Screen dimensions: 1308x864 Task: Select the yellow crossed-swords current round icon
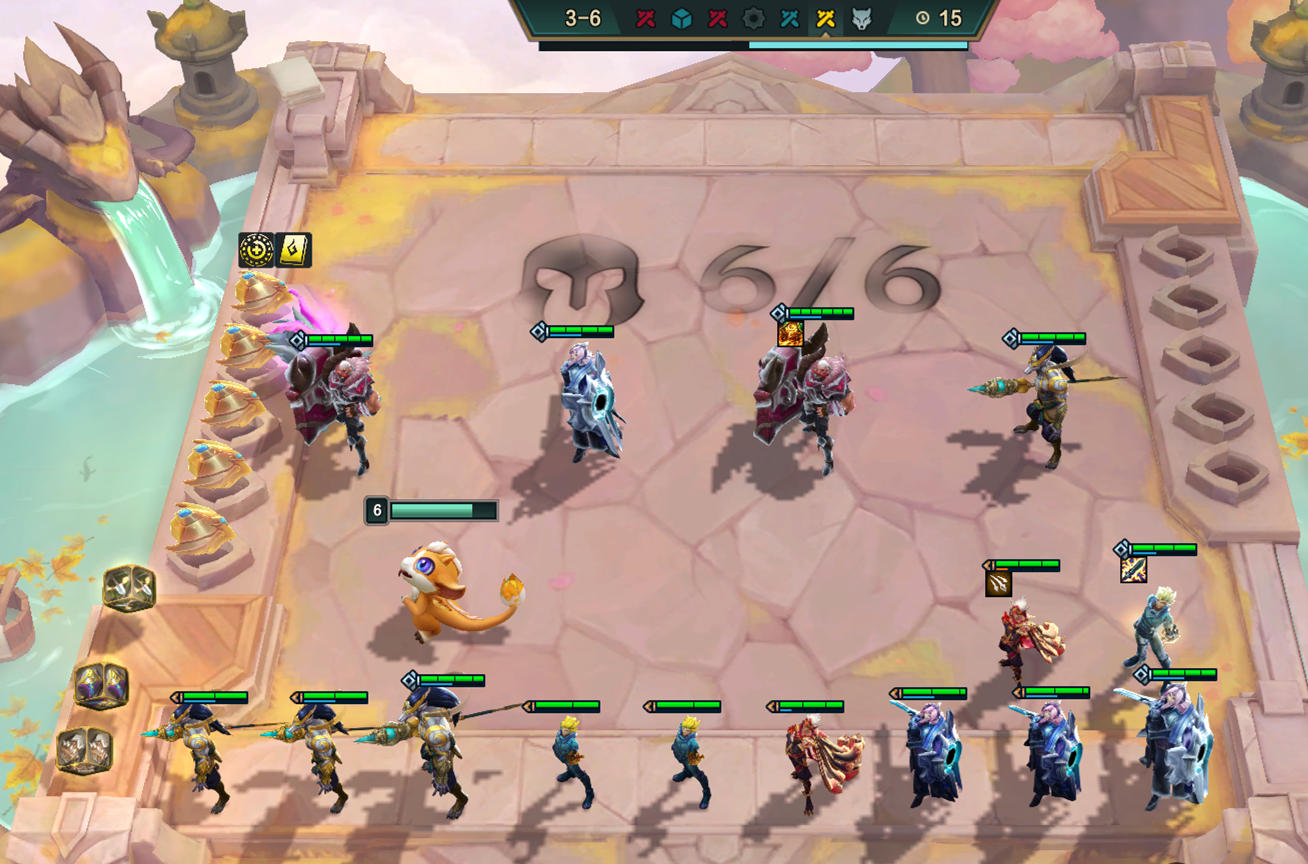pos(825,18)
